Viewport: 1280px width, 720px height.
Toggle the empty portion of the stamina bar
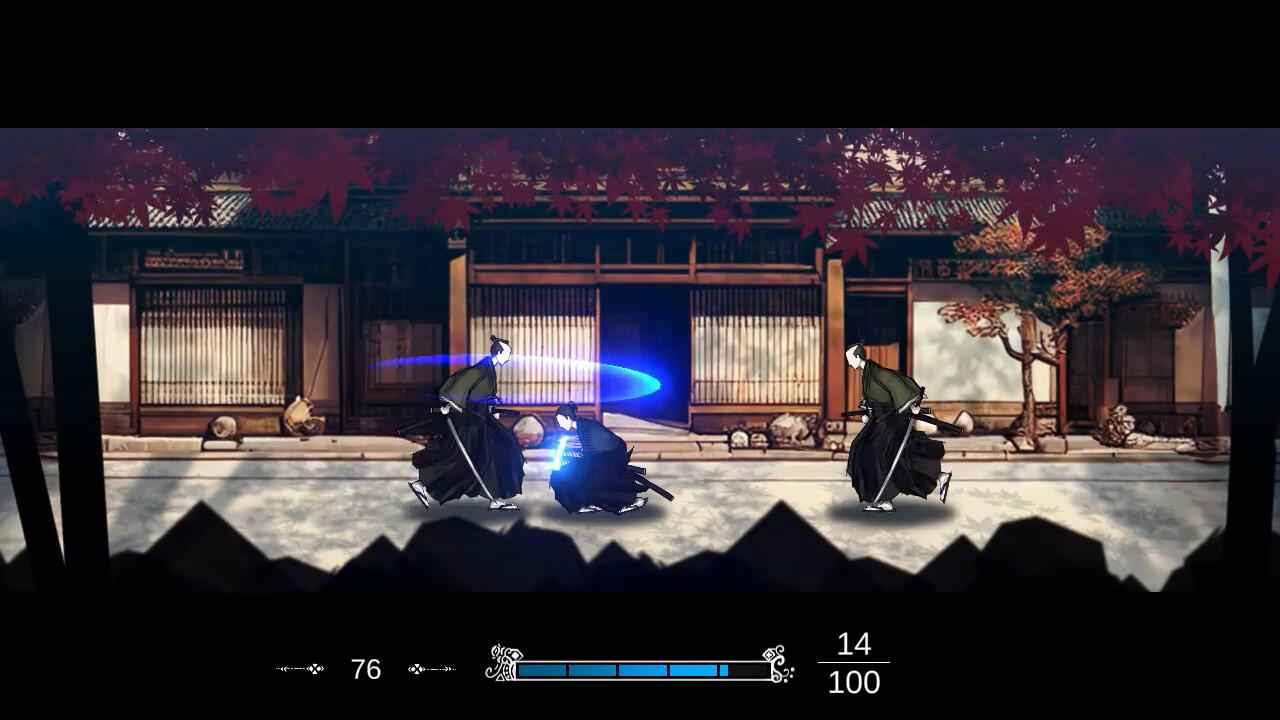pos(750,669)
